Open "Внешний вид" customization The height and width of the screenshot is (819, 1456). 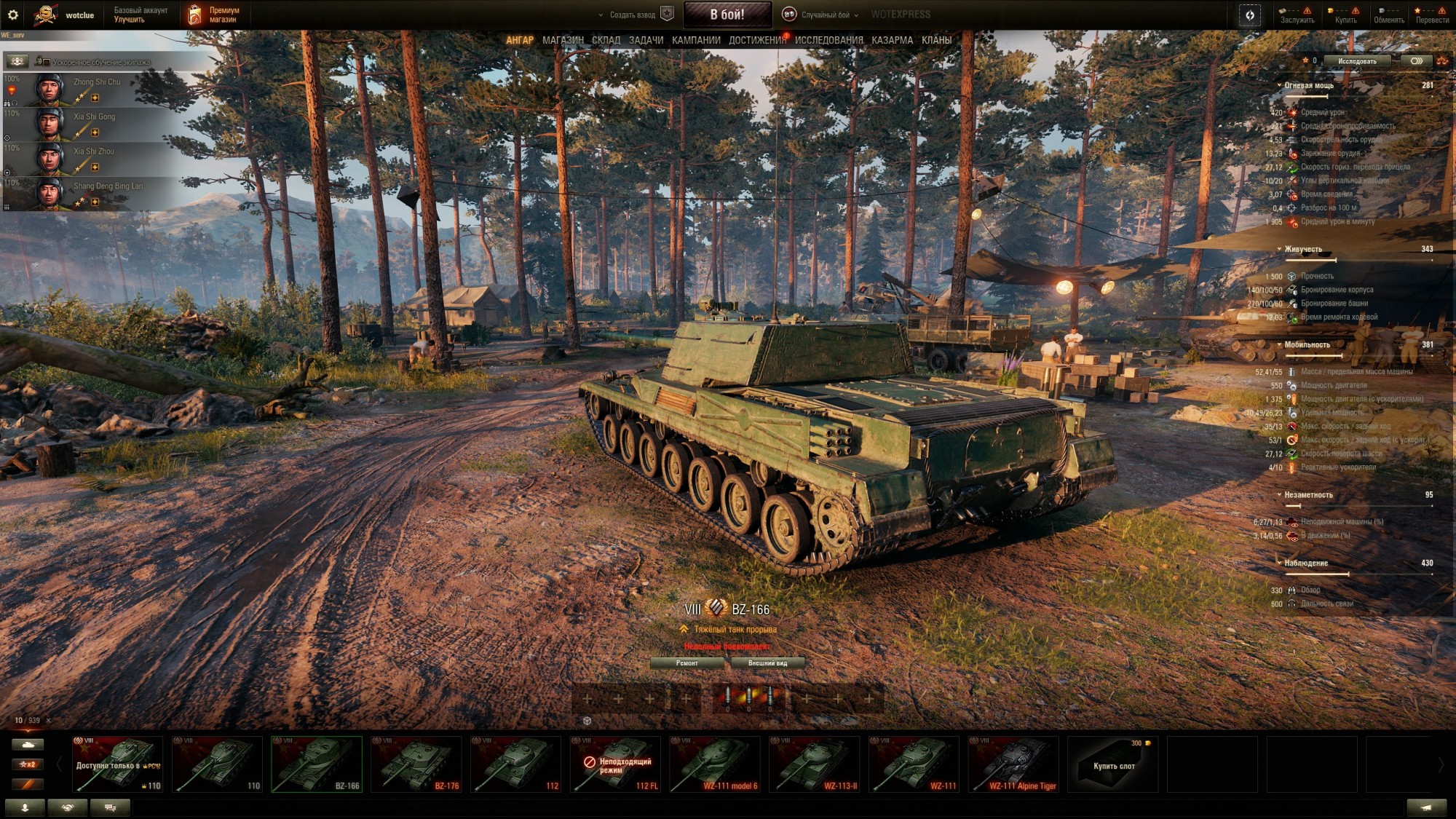(x=767, y=663)
